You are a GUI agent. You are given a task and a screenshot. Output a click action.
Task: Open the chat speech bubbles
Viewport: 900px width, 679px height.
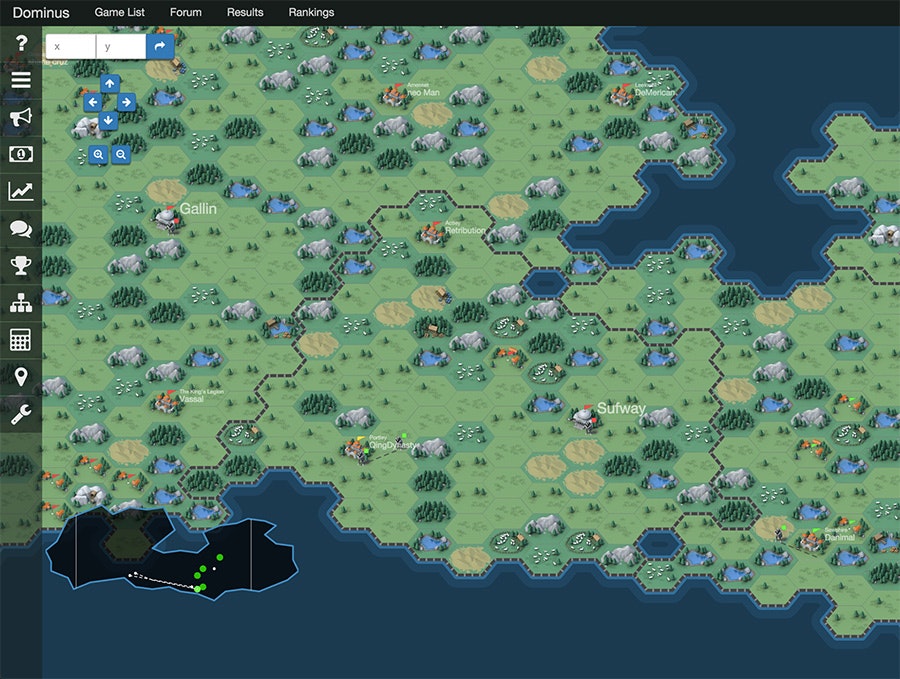(x=21, y=228)
